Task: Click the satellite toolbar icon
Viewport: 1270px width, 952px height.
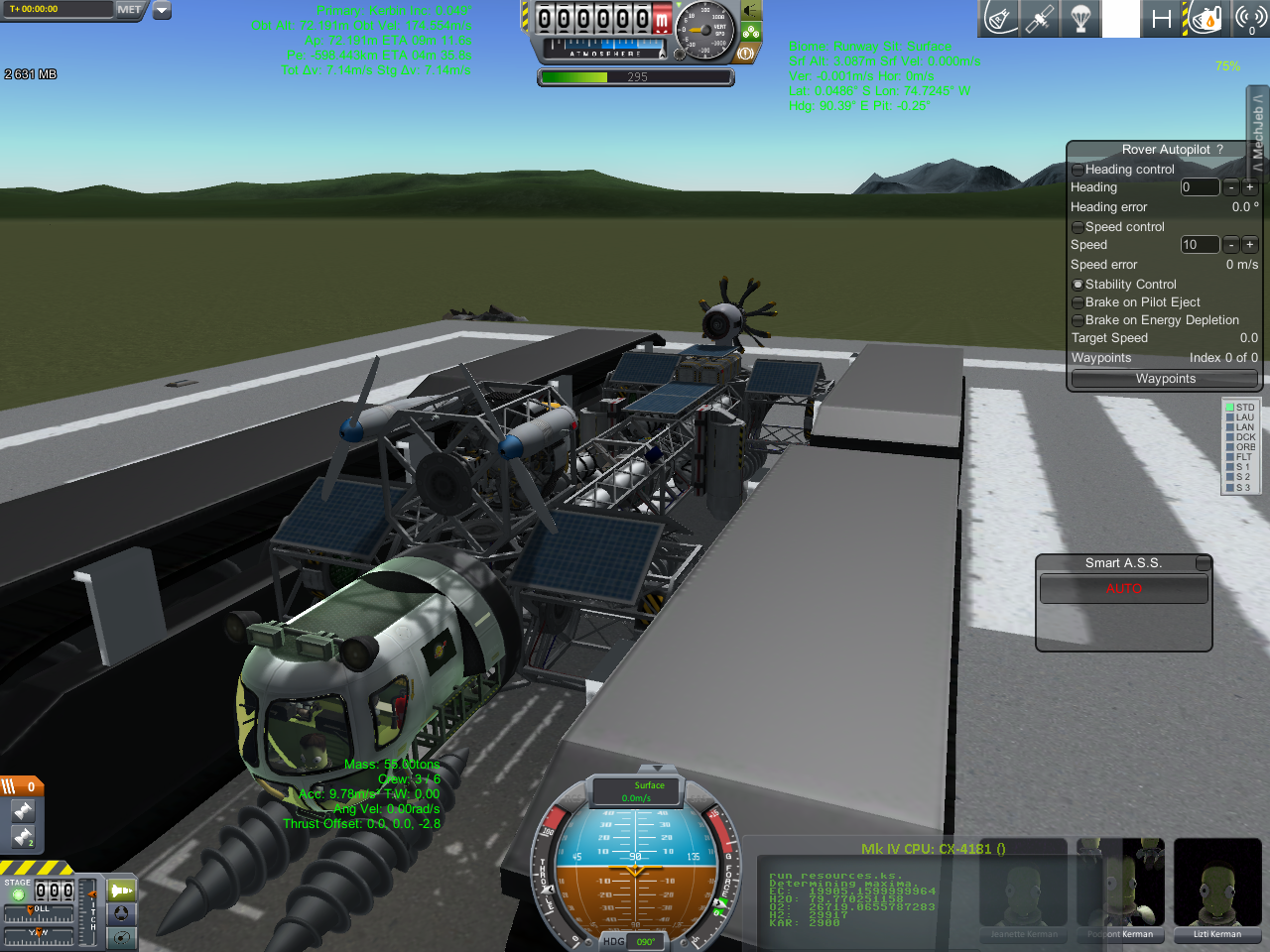Action: pos(1040,19)
